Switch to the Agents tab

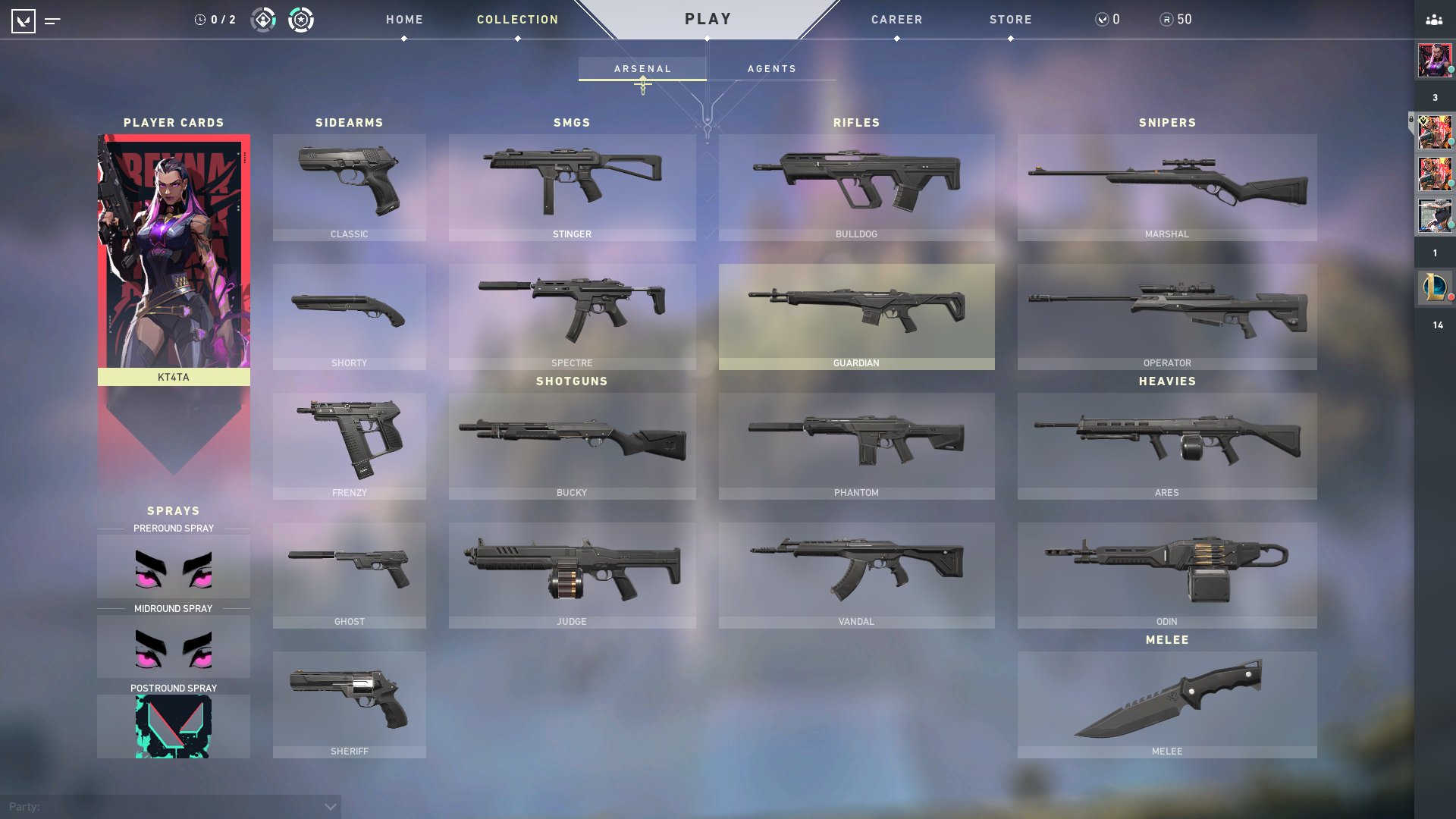pyautogui.click(x=771, y=68)
